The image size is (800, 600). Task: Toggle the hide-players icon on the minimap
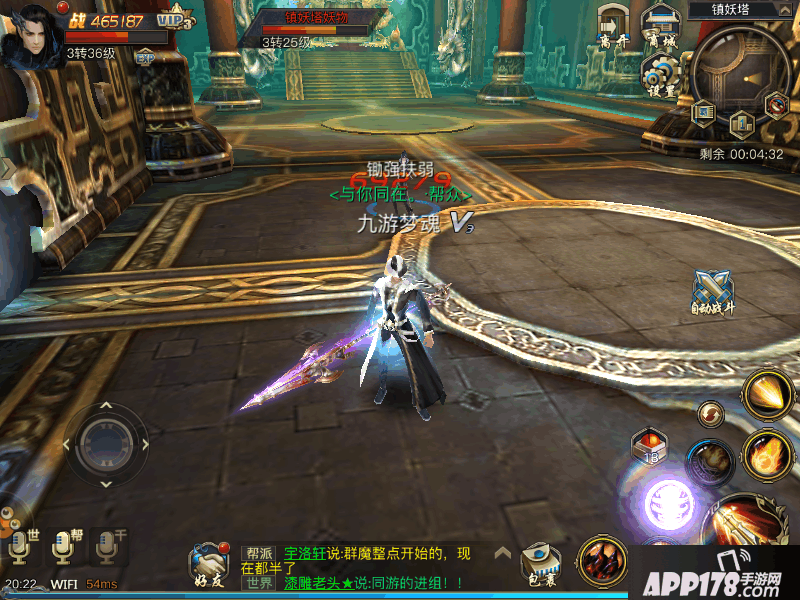click(776, 103)
